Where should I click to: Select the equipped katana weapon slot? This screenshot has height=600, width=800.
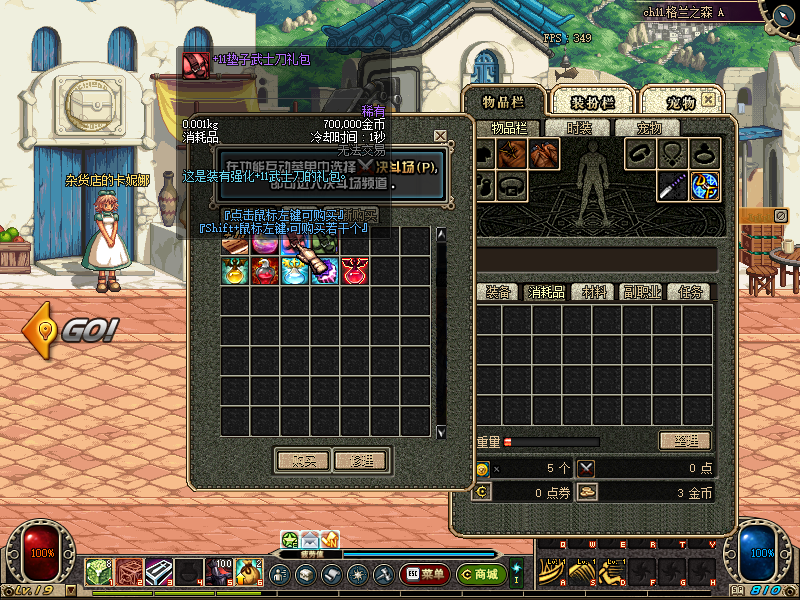point(672,185)
